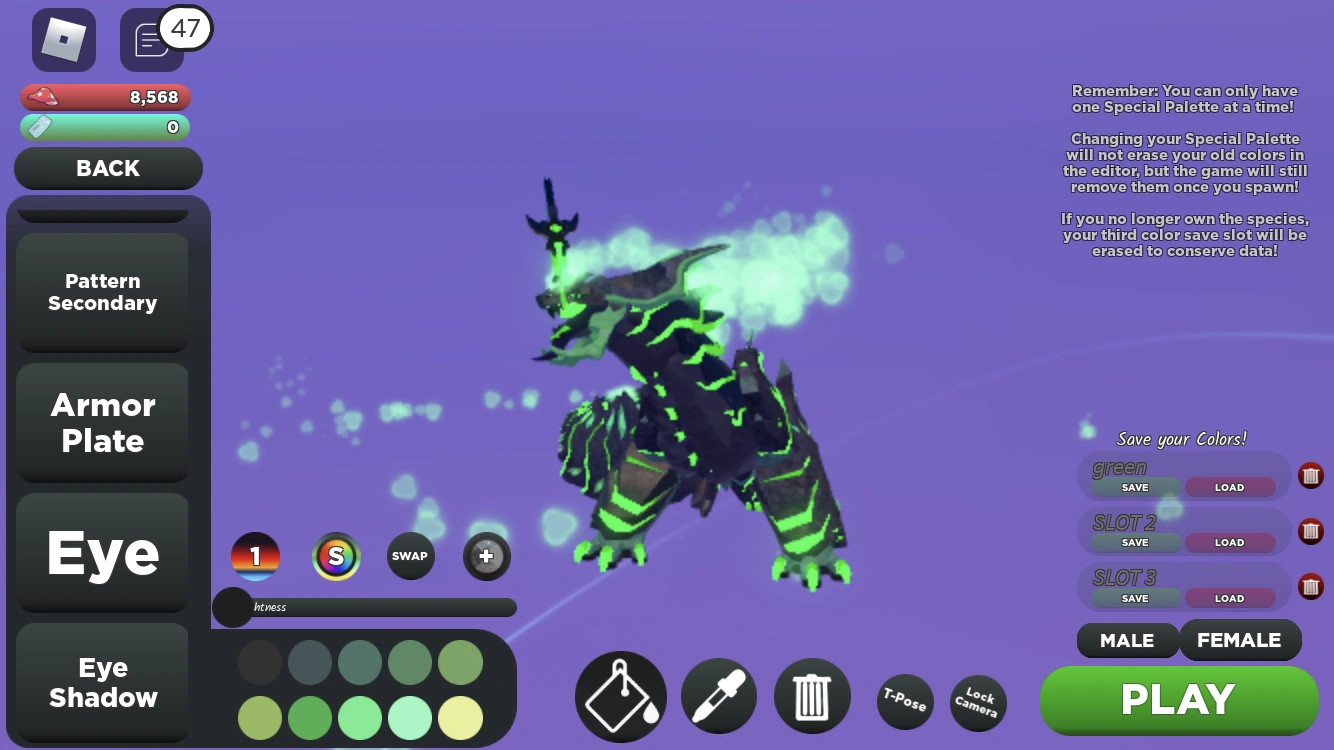The height and width of the screenshot is (750, 1334).
Task: Click BACK to exit the editor
Action: pyautogui.click(x=107, y=168)
